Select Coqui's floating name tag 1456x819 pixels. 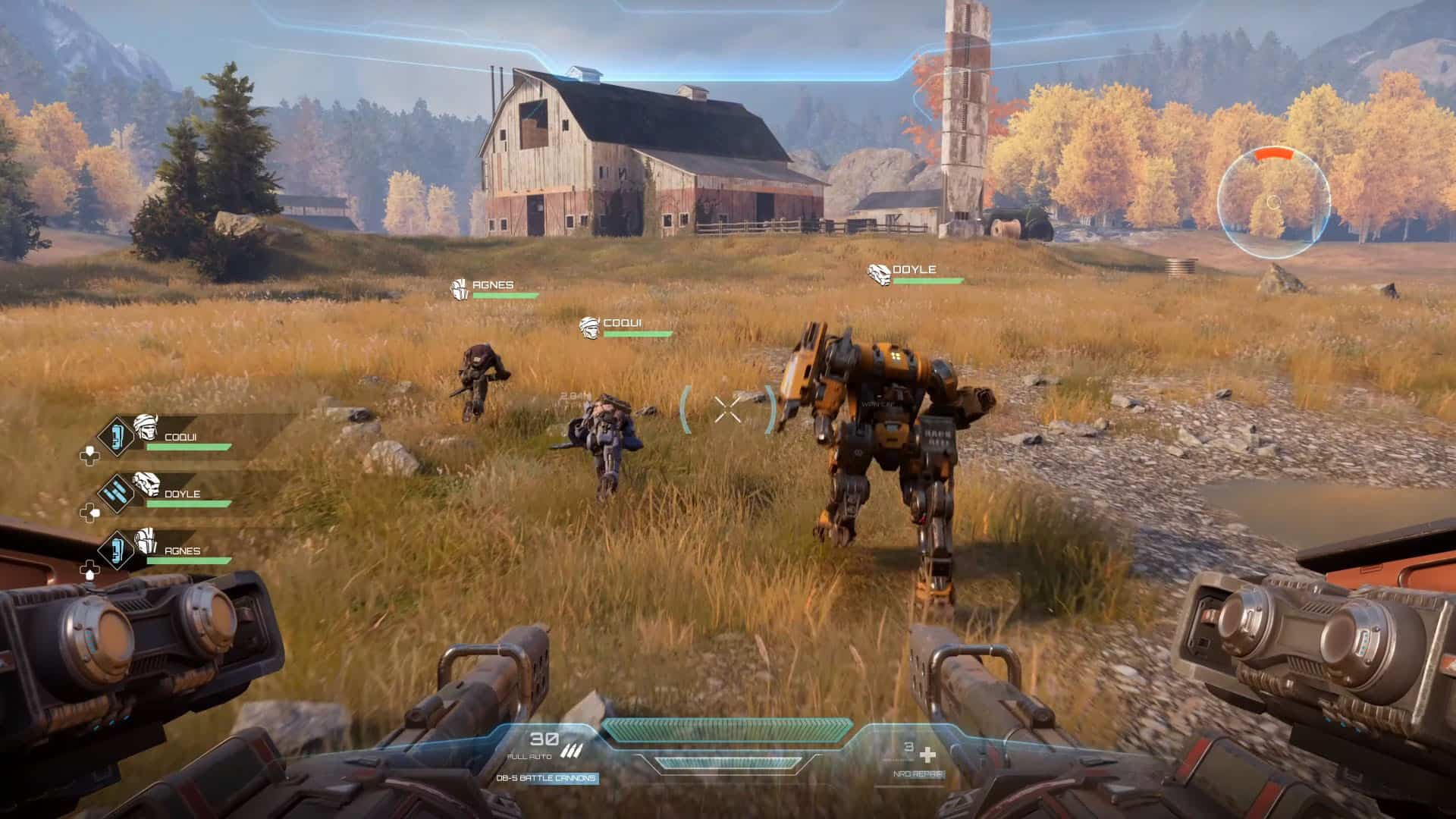pos(622,325)
